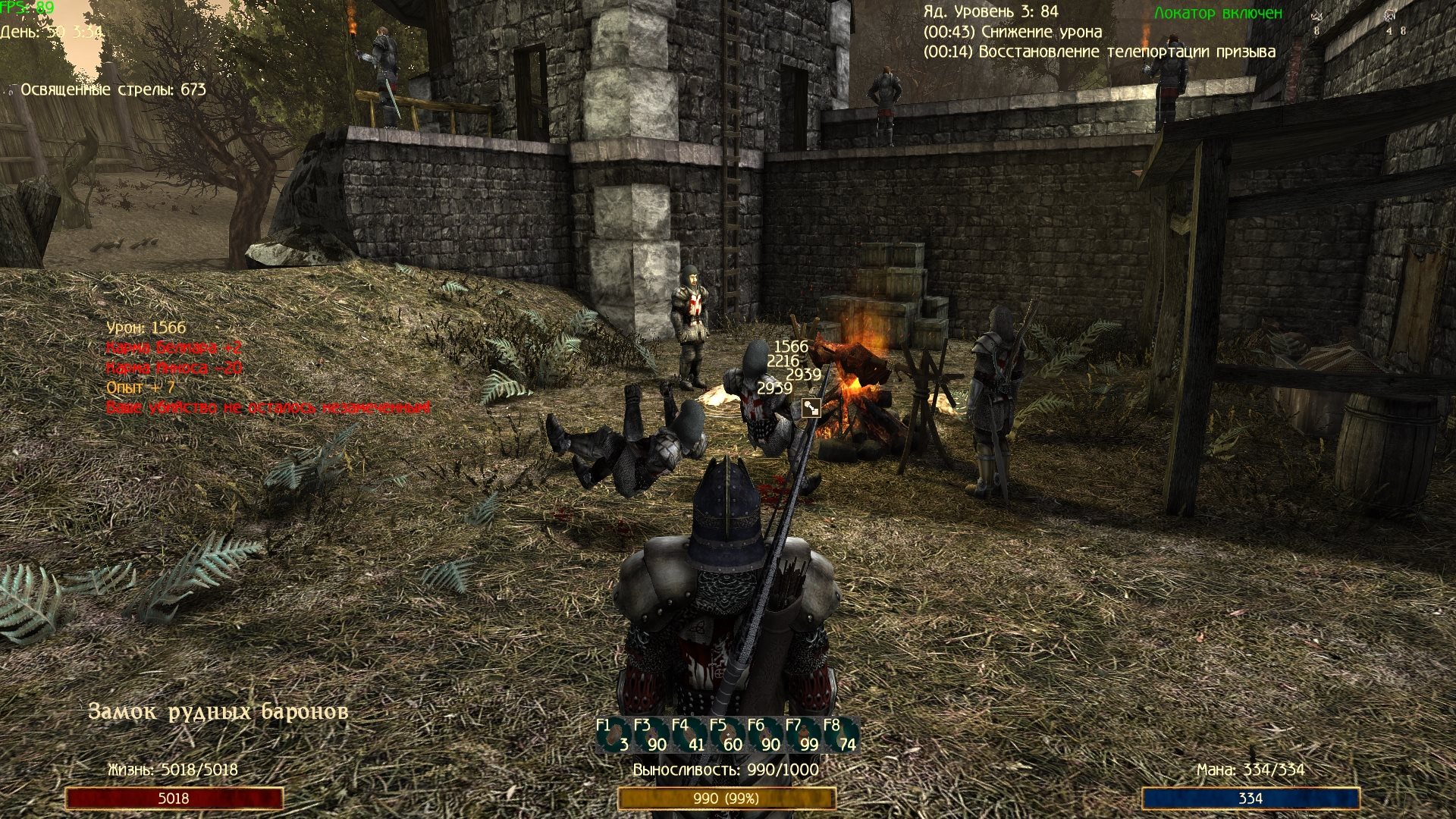Activate the F5 quick slot holding 60
The image size is (1456, 819).
(727, 736)
